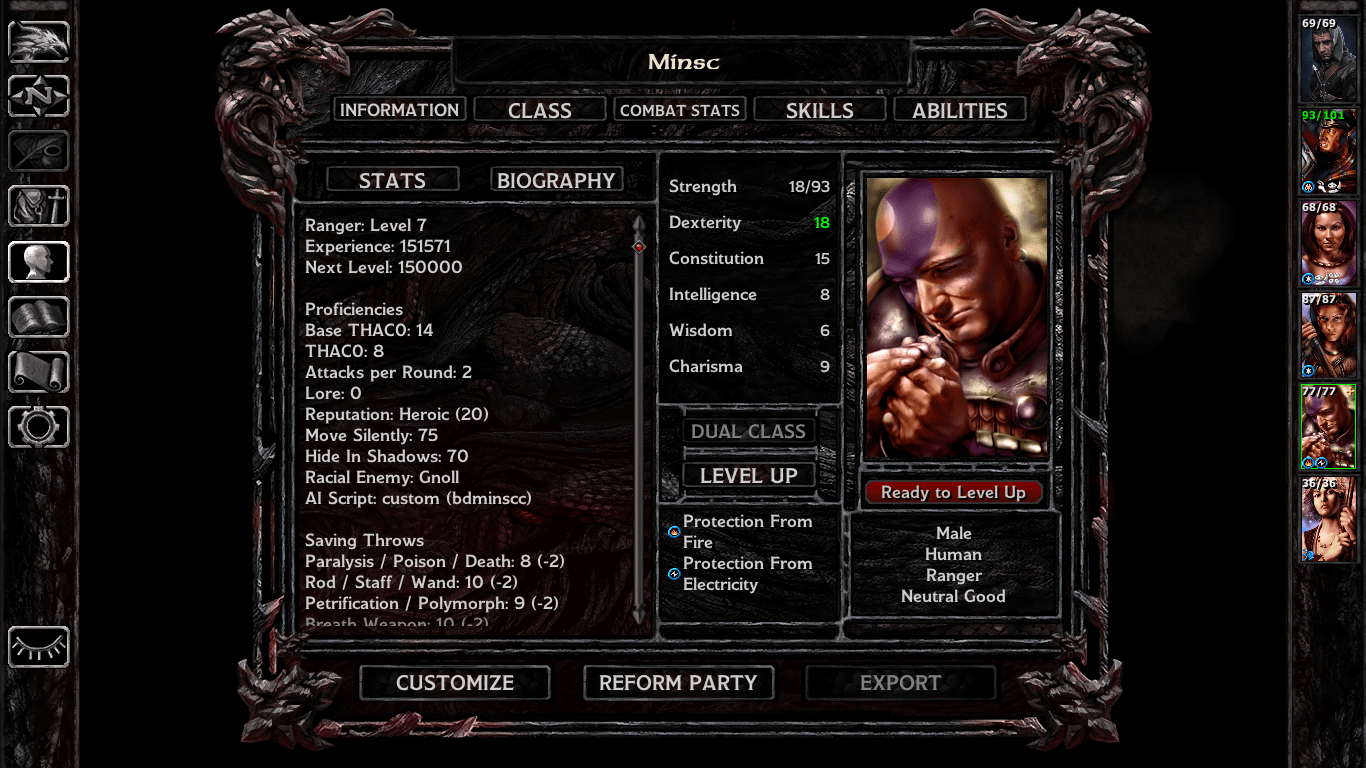
Task: Open game options with the gear icon
Action: click(x=38, y=427)
